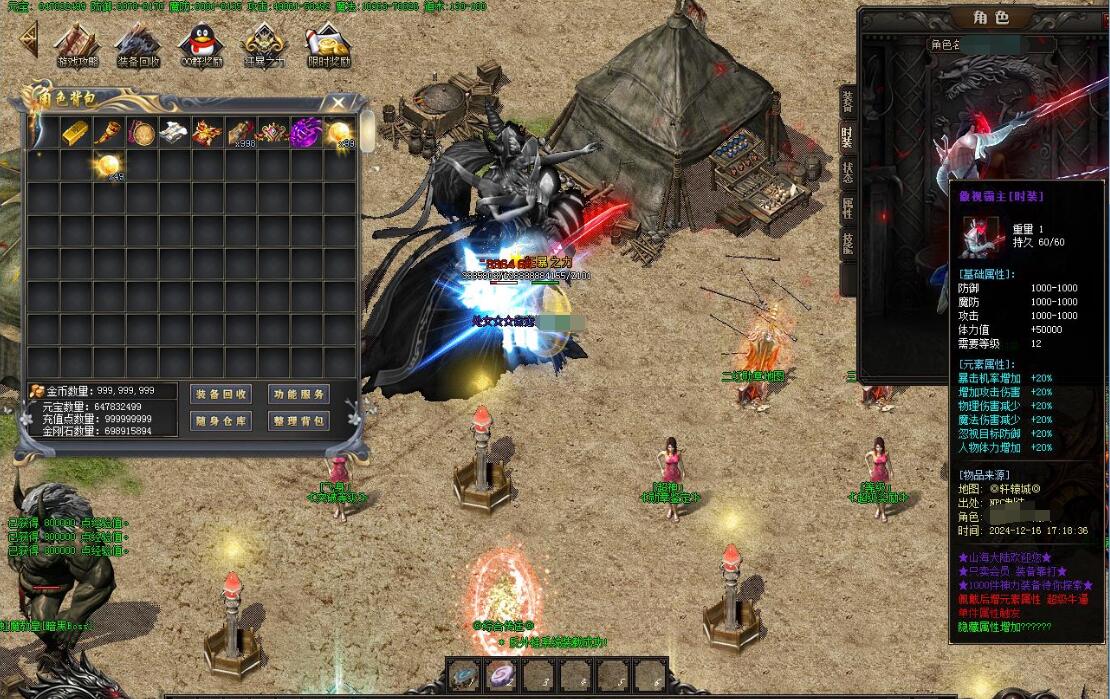The width and height of the screenshot is (1110, 699).
Task: Select the purple gem item in the bag
Action: 305,132
